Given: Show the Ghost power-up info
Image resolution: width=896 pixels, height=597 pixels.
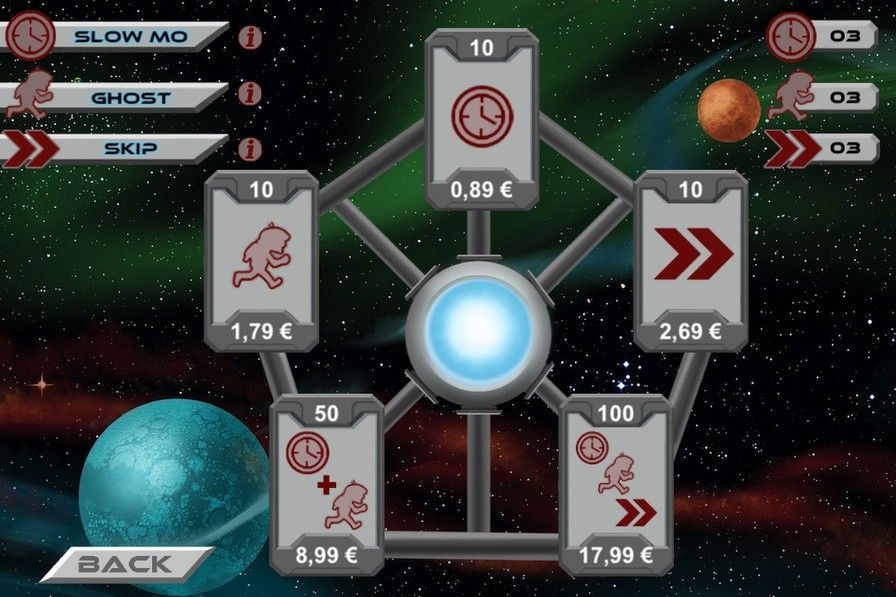Looking at the screenshot, I should tap(251, 94).
